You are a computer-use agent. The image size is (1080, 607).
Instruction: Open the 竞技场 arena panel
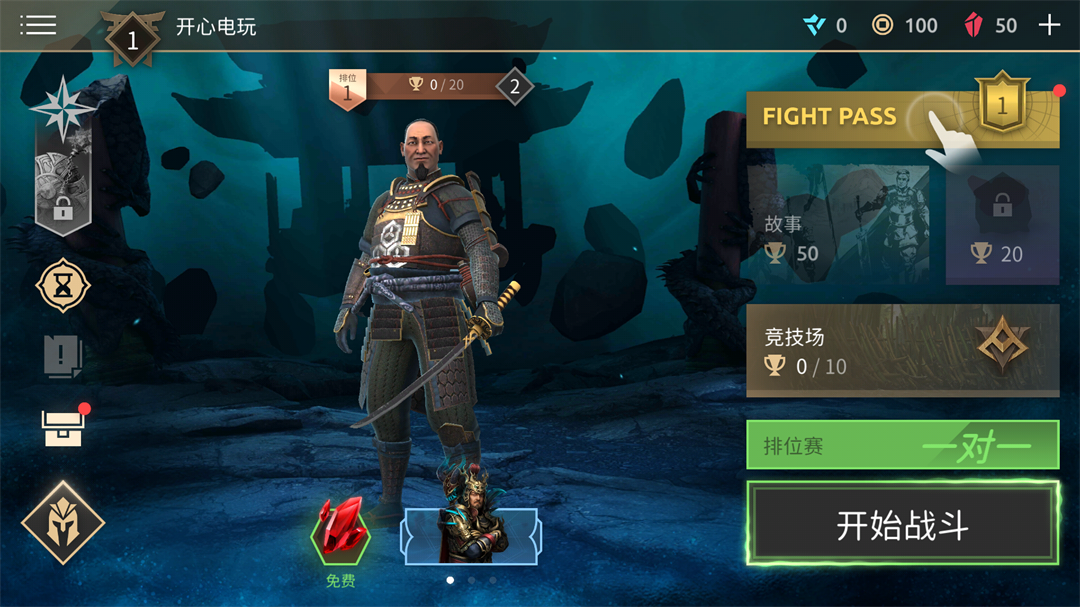click(902, 351)
